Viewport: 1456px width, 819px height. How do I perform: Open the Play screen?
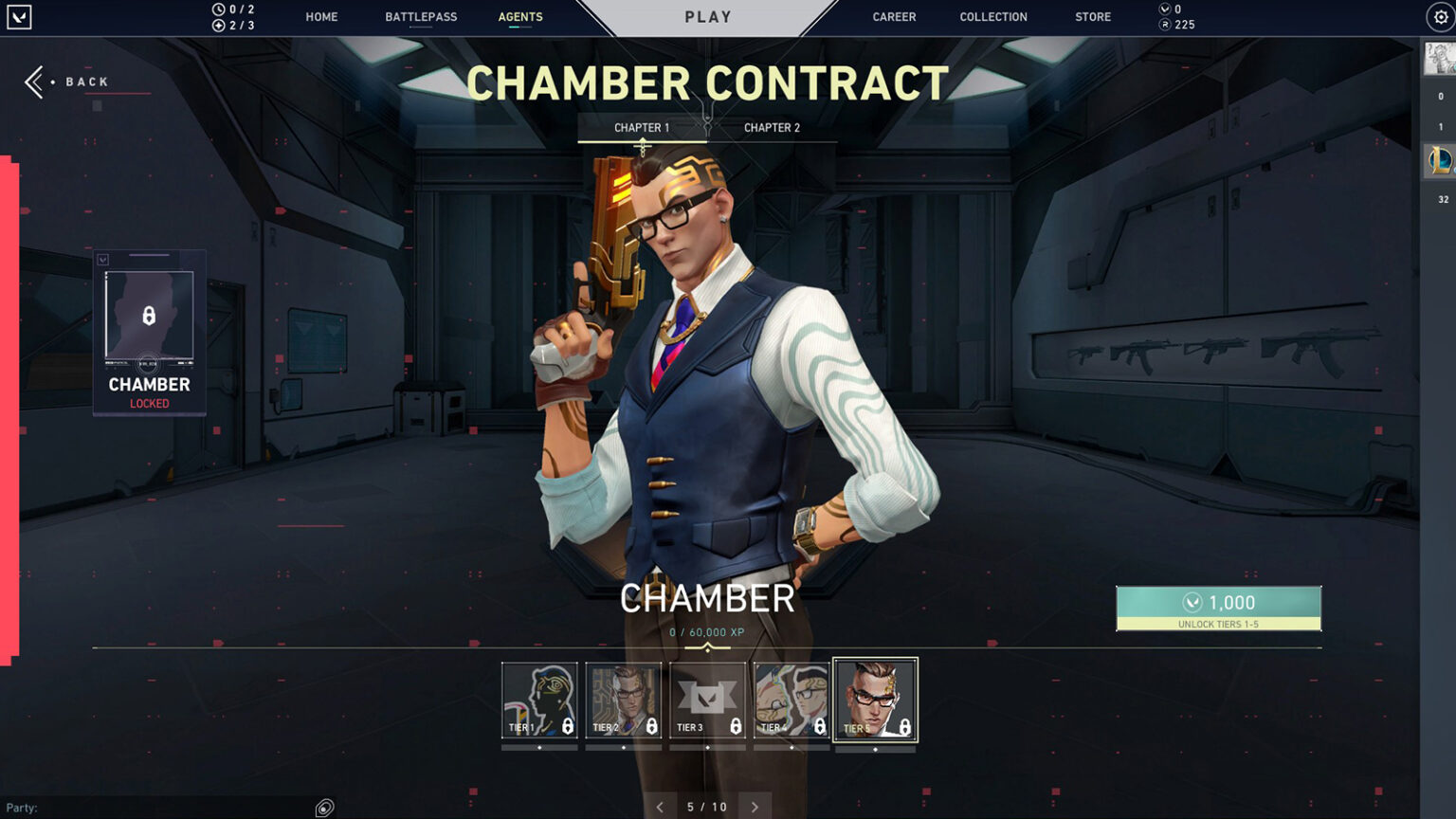(x=707, y=16)
